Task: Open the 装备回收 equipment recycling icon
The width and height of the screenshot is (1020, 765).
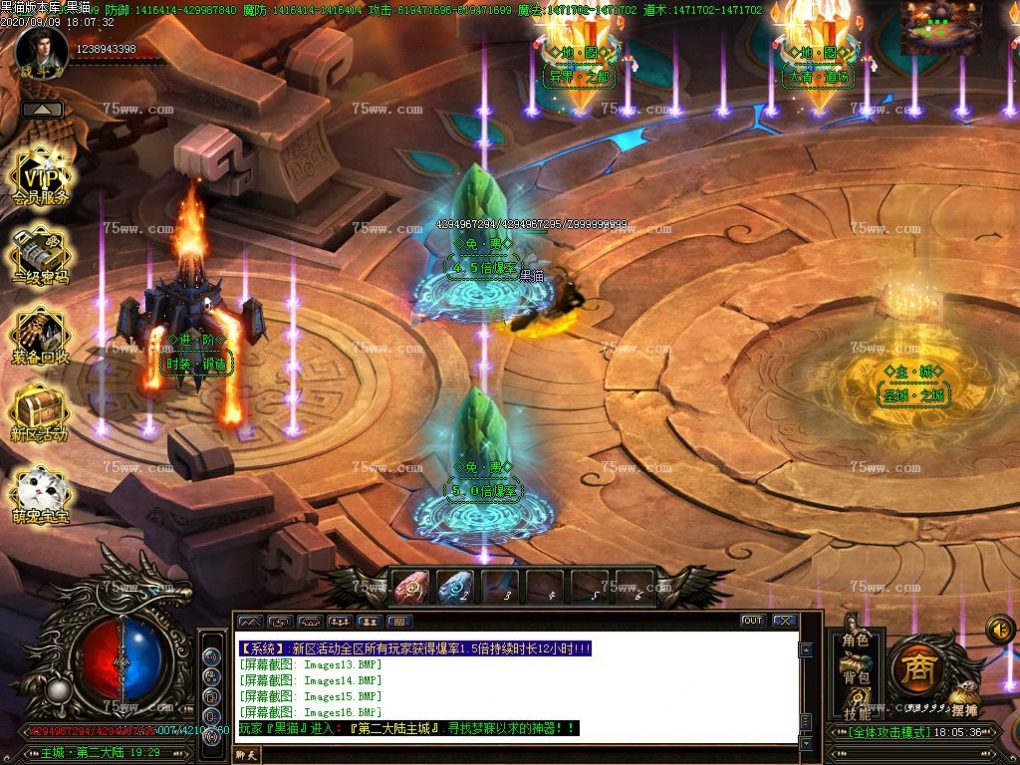Action: (x=40, y=336)
